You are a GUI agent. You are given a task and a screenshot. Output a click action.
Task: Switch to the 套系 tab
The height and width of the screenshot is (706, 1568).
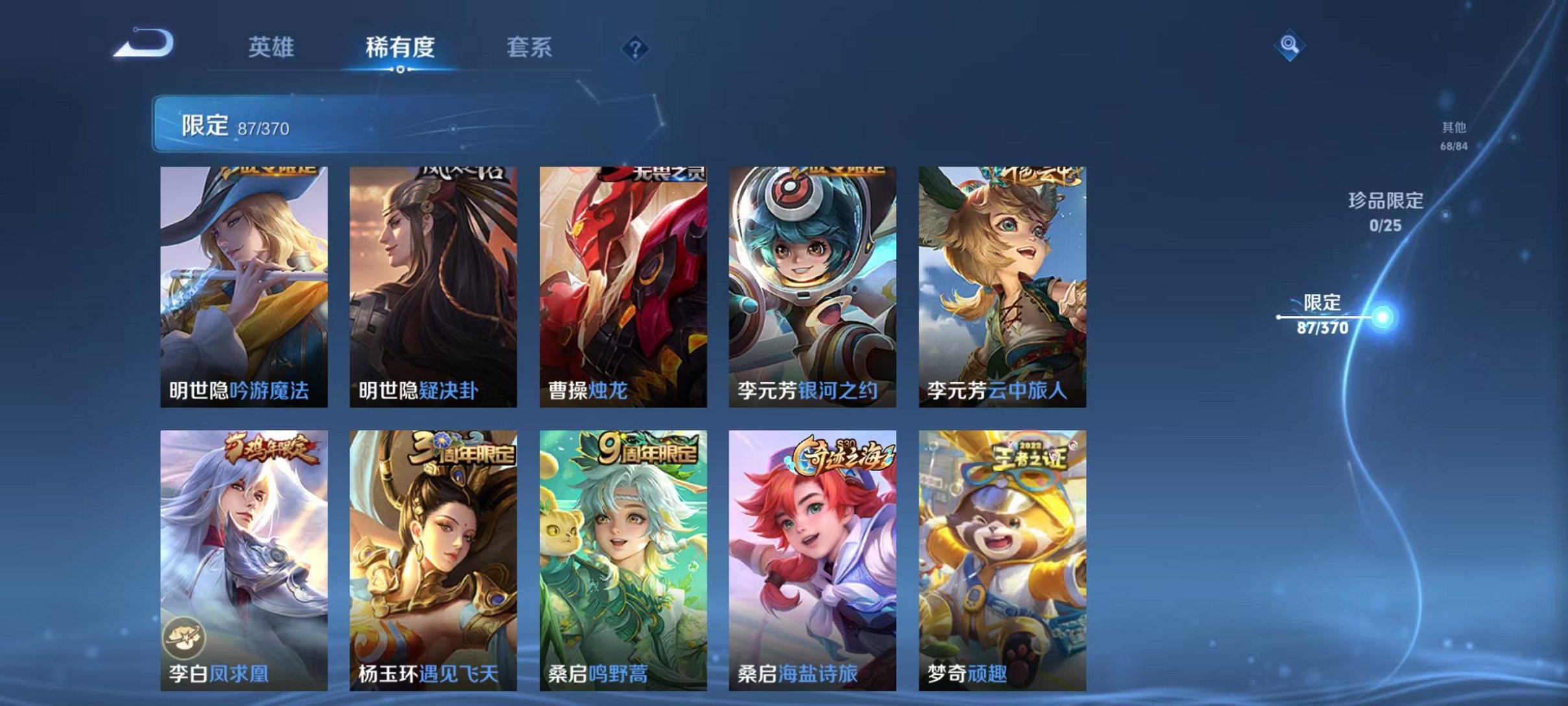click(x=529, y=47)
